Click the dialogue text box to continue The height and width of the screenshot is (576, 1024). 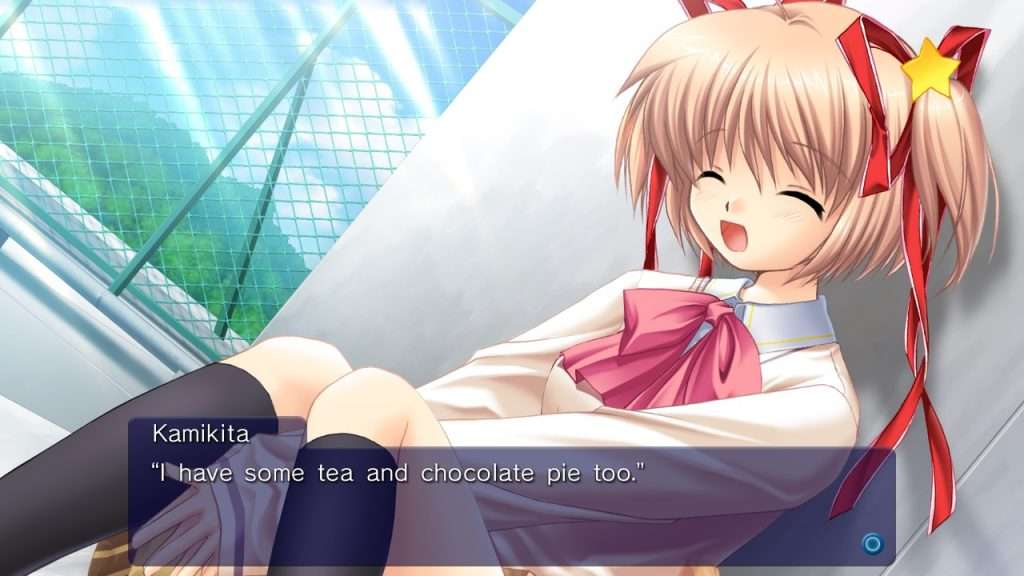point(510,490)
